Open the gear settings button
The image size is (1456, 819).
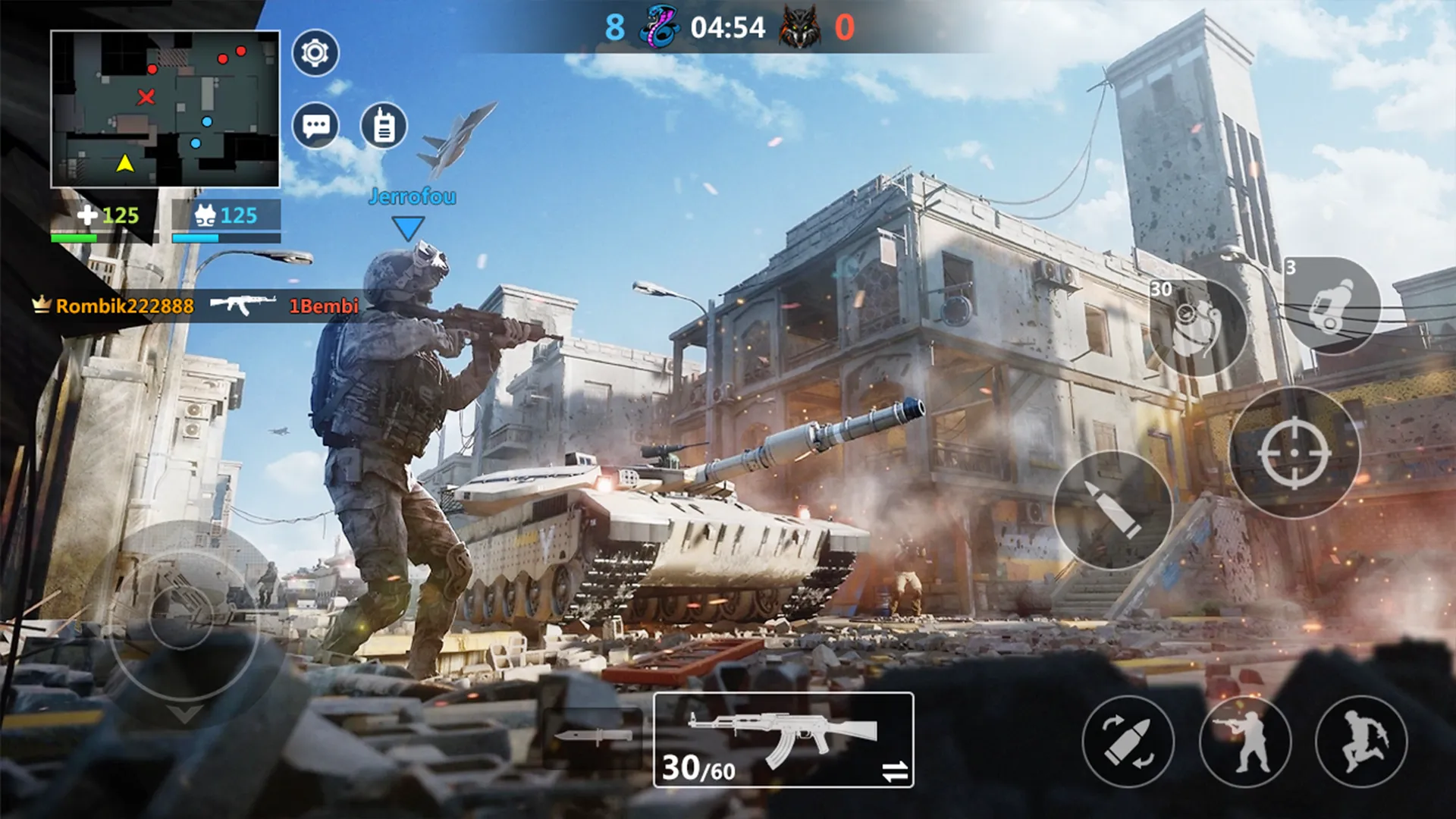click(x=315, y=53)
